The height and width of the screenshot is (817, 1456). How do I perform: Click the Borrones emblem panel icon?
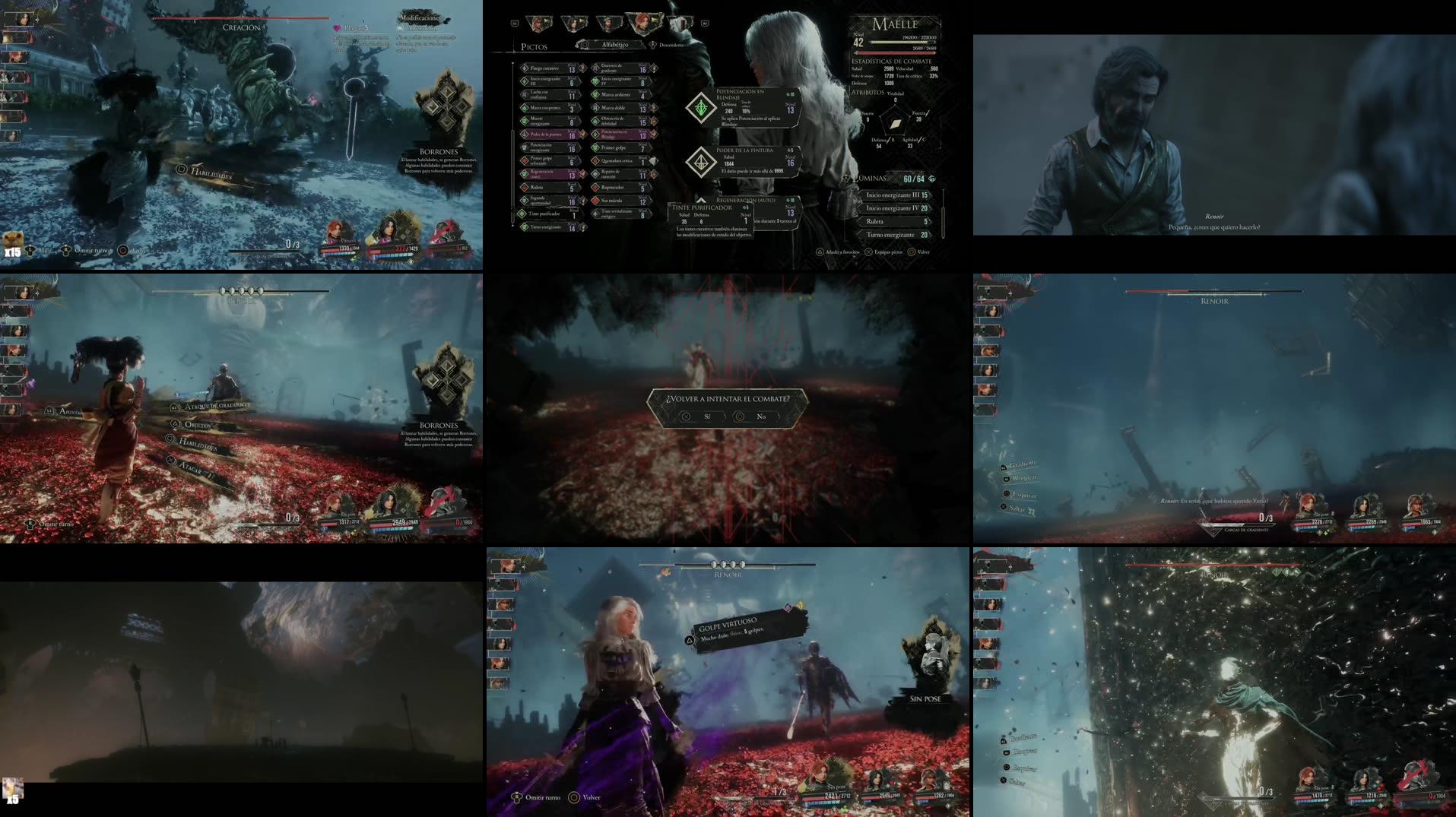pos(445,104)
